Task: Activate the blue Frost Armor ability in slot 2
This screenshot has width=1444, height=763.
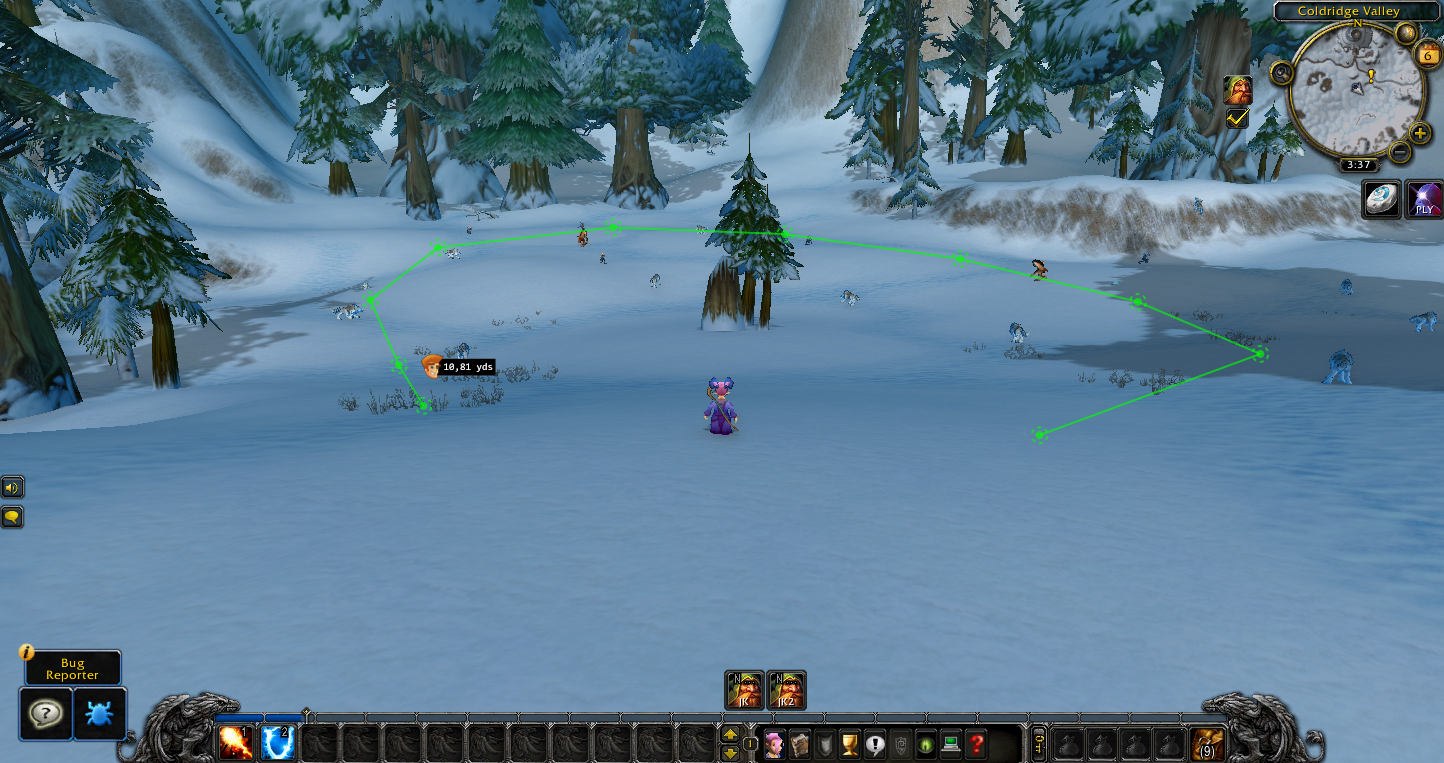Action: 277,743
